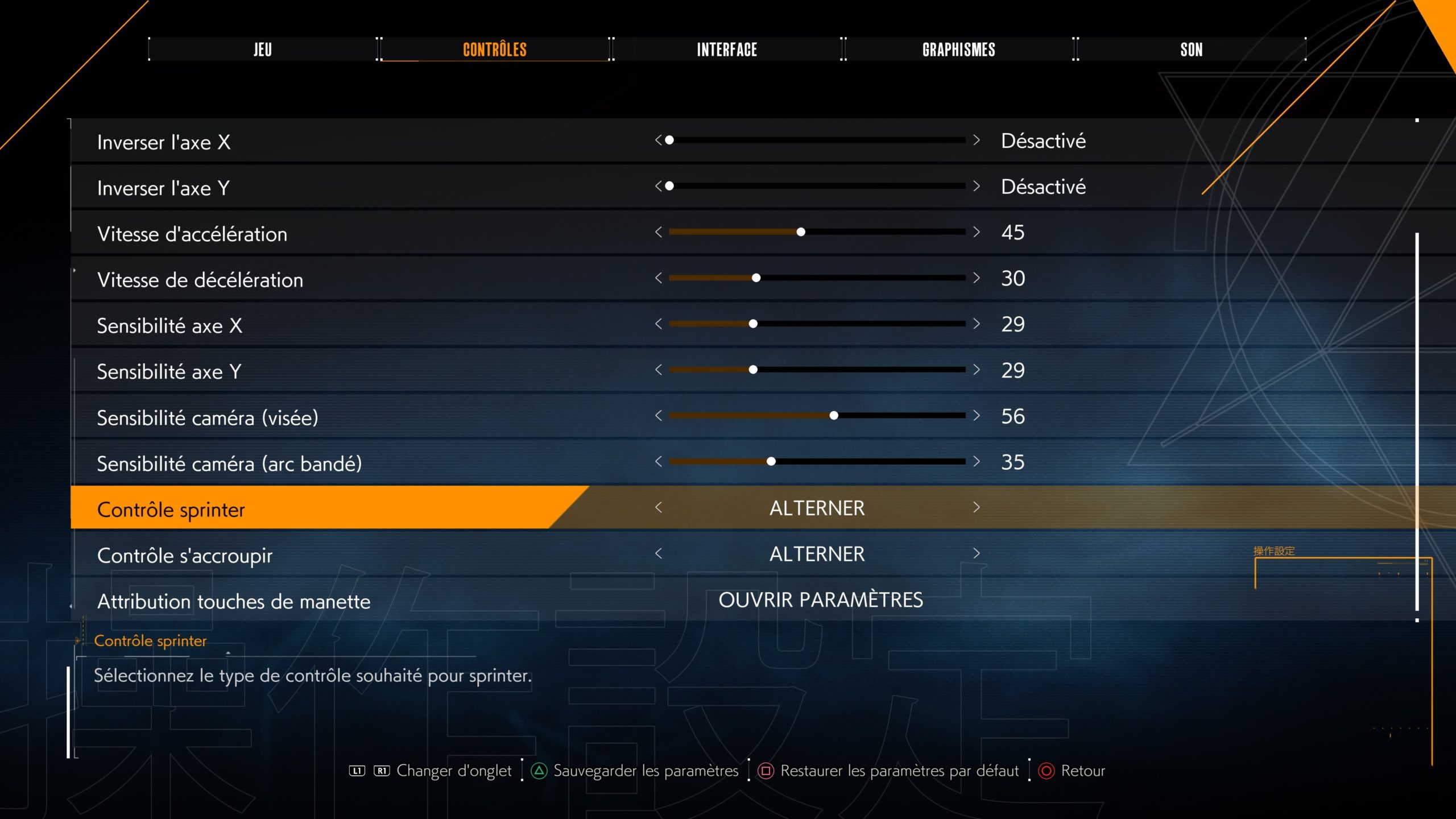Open Attribution touches de manette parameters
Image resolution: width=1456 pixels, height=819 pixels.
click(820, 600)
